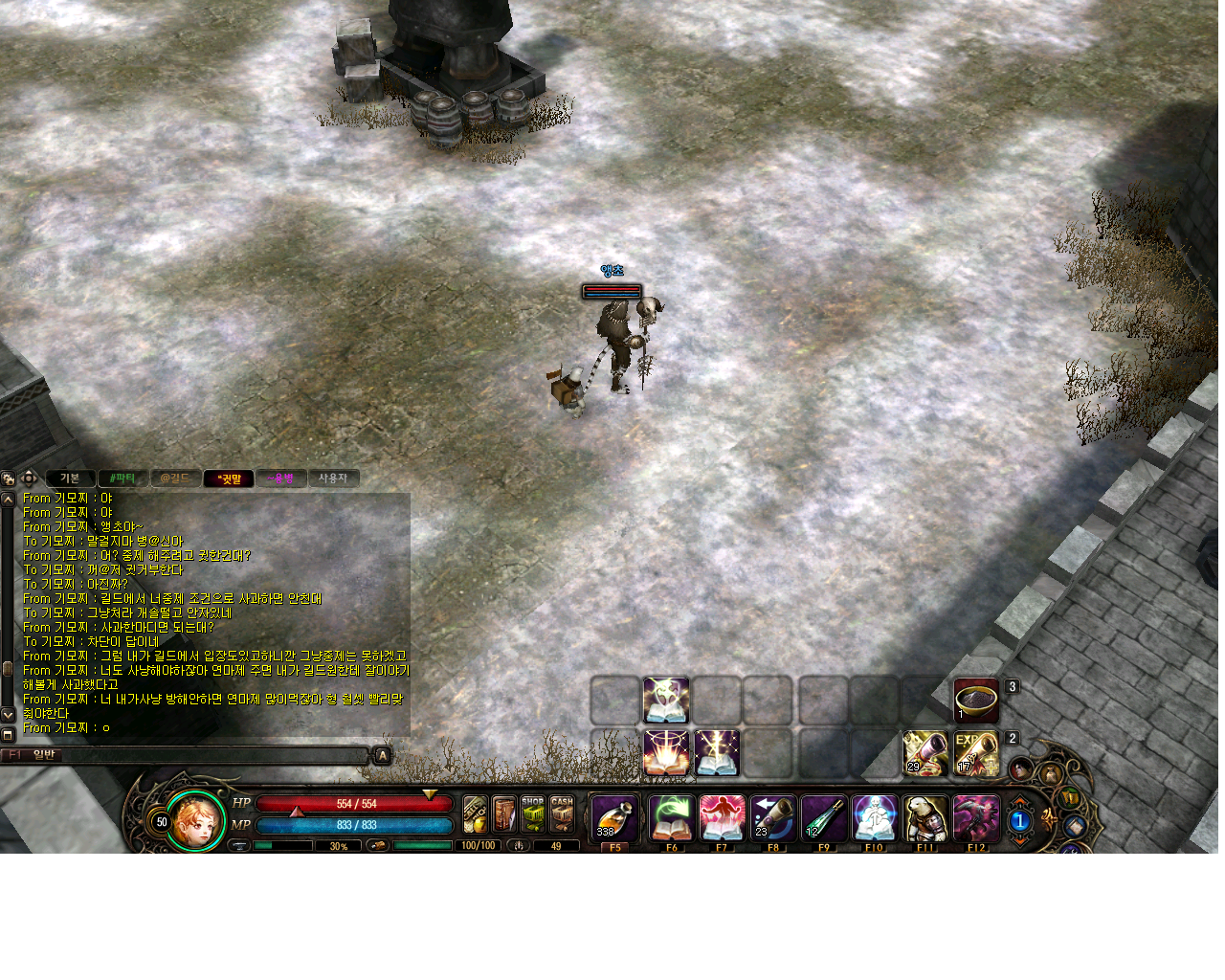The width and height of the screenshot is (1225, 980).
Task: Open the inventory bag circle icon
Action: [1050, 773]
